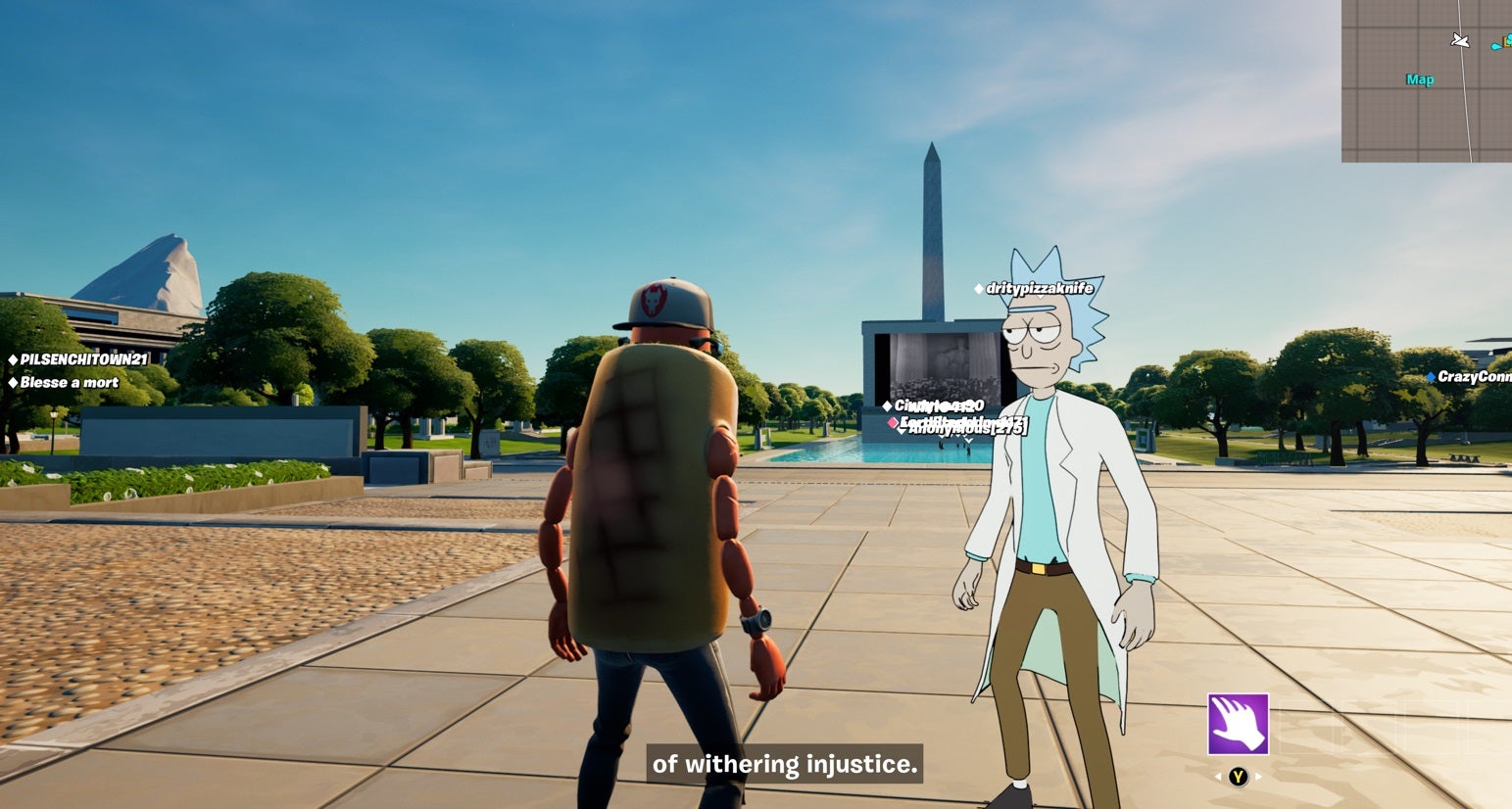Click the right arrow beside the Y prompt
The image size is (1512, 809).
click(x=1258, y=776)
